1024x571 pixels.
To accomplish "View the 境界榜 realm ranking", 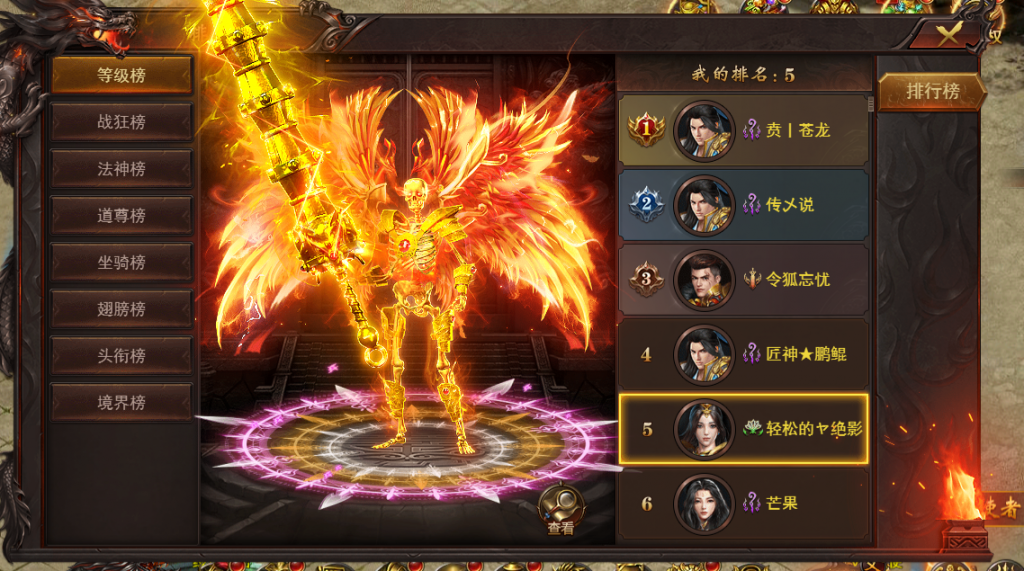I will click(121, 403).
